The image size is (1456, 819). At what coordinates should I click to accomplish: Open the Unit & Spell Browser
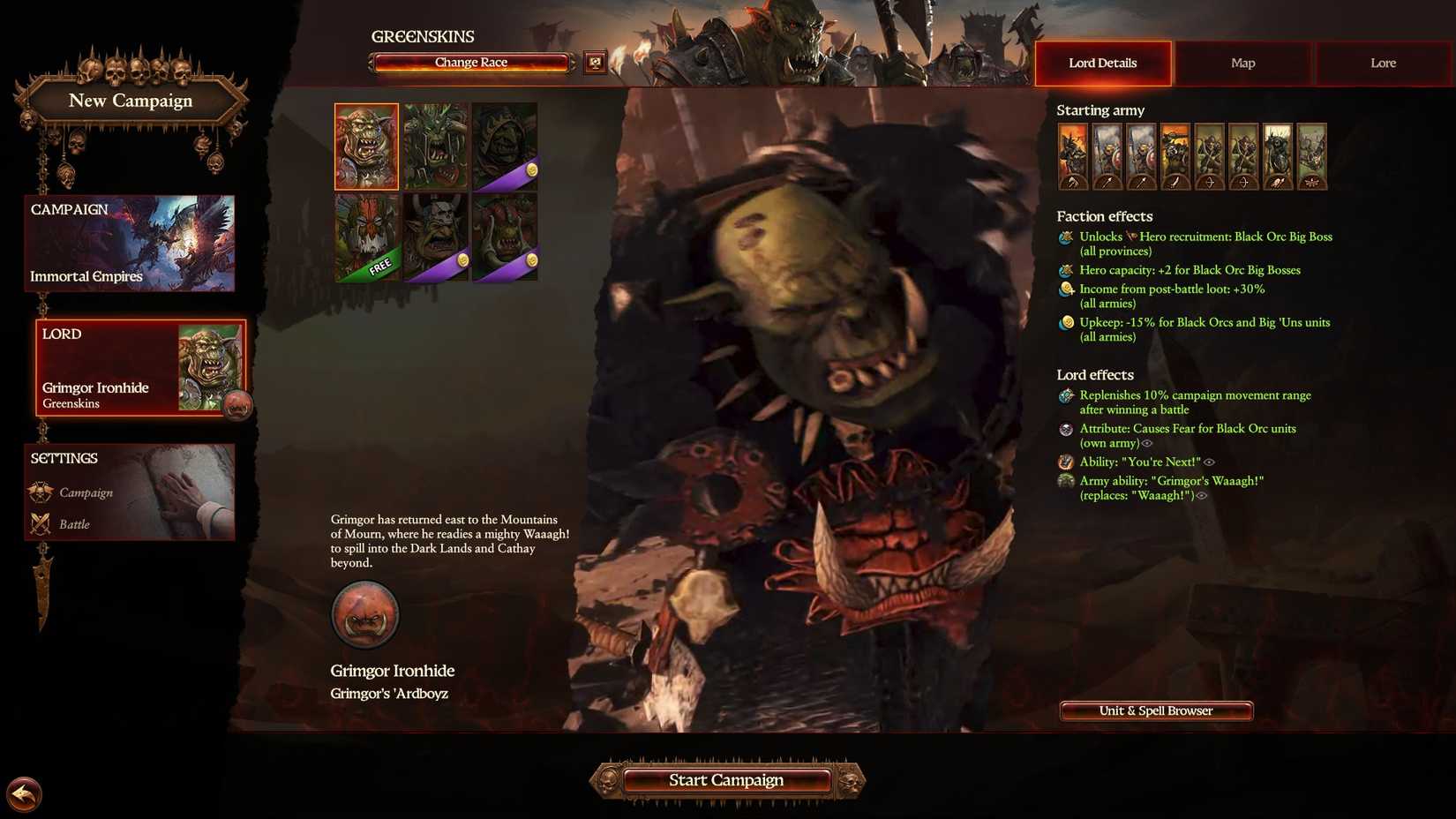click(1155, 710)
